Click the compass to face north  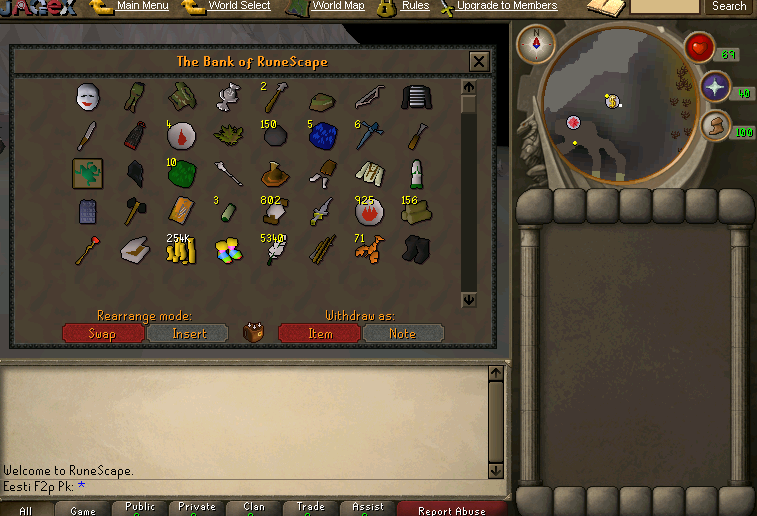(536, 43)
